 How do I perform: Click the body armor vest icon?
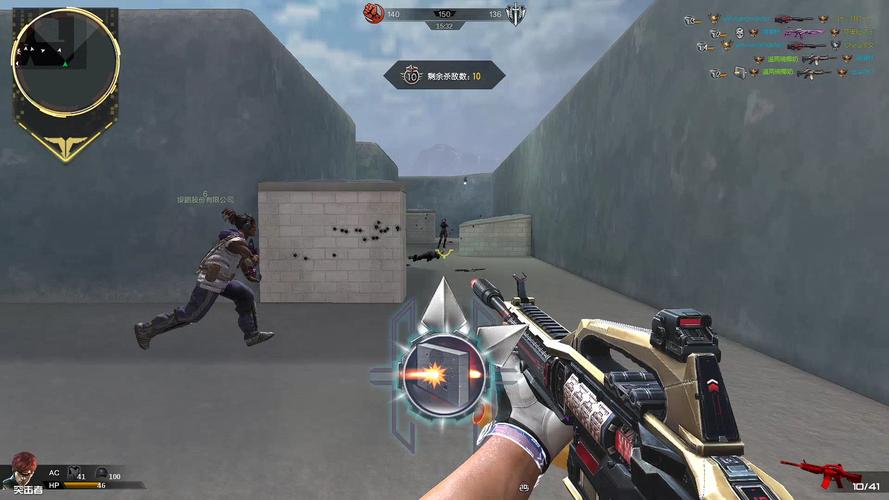click(x=77, y=473)
